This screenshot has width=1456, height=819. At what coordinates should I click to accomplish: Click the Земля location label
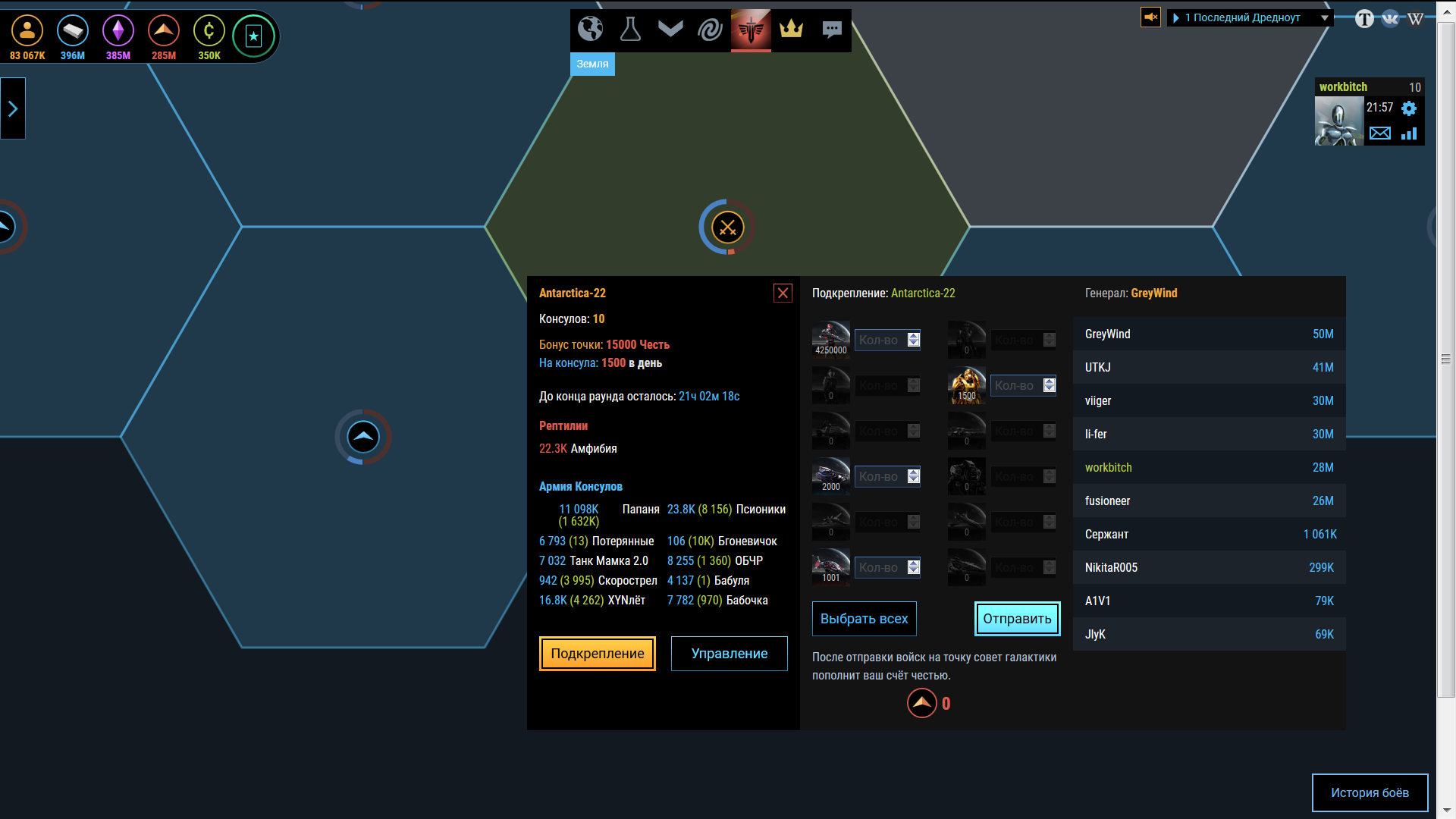click(x=592, y=64)
